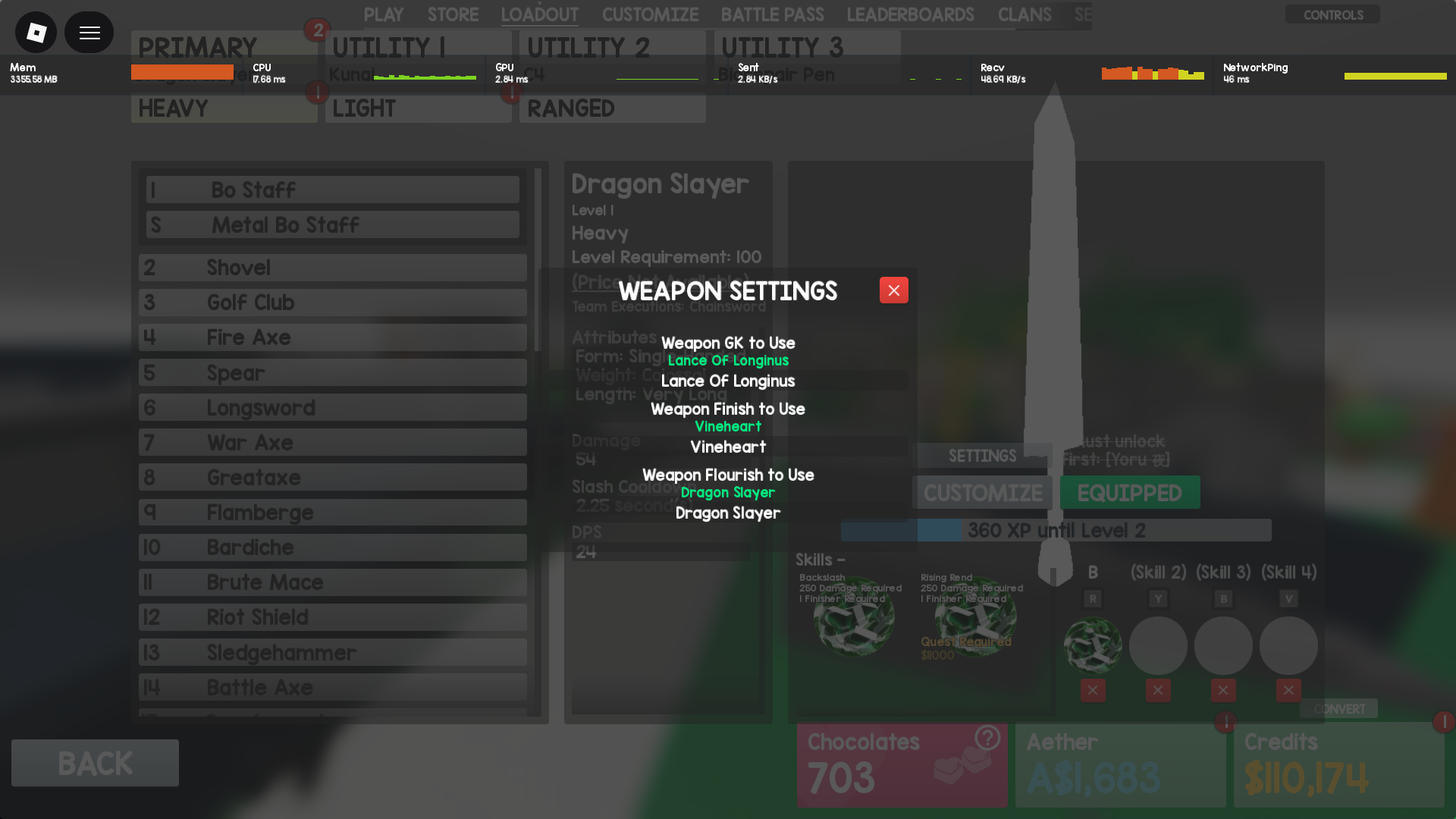Open the Weapon GK to Use selector
1456x819 pixels.
727,381
